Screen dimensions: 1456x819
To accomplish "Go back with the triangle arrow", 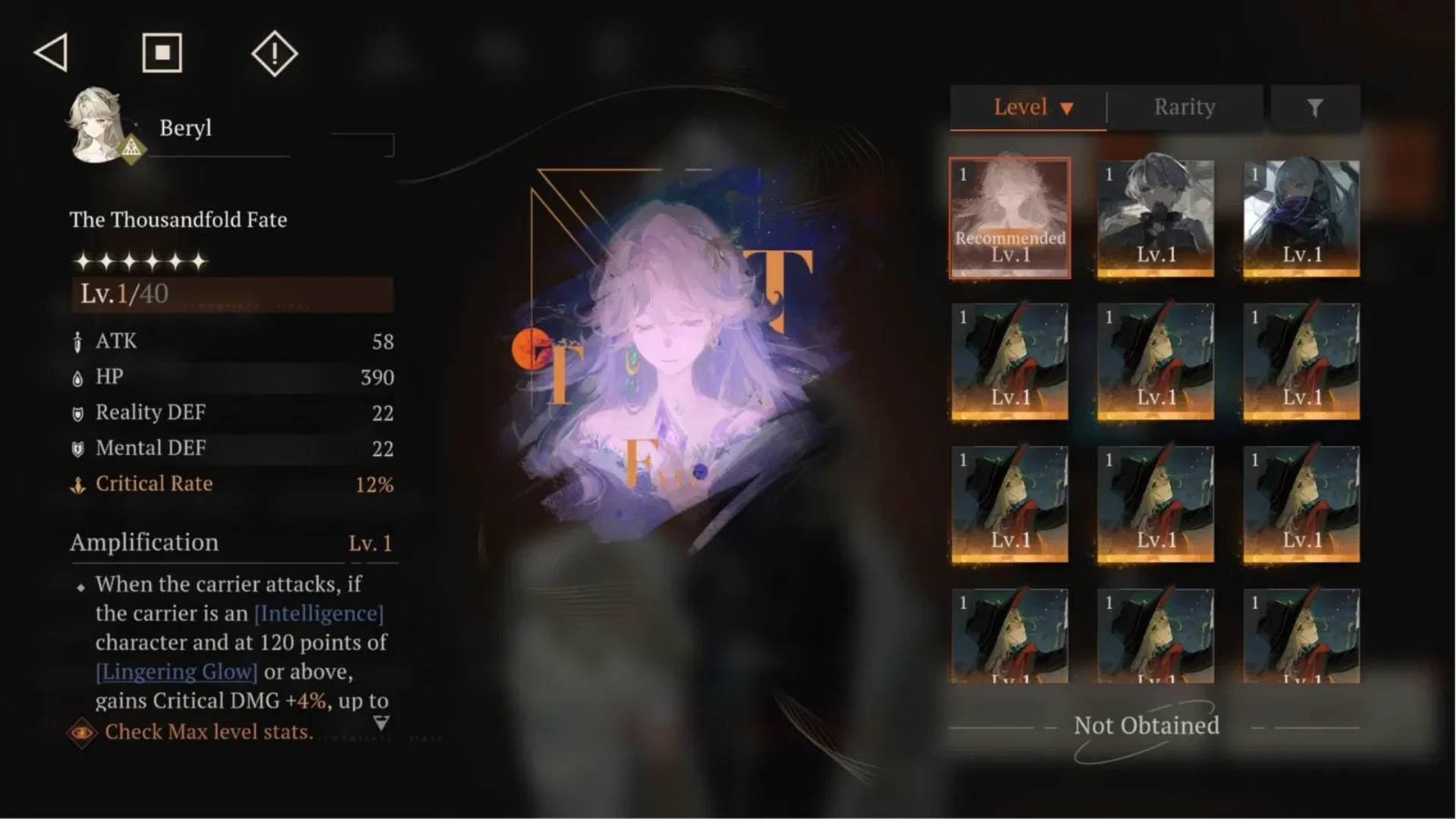I will tap(52, 53).
